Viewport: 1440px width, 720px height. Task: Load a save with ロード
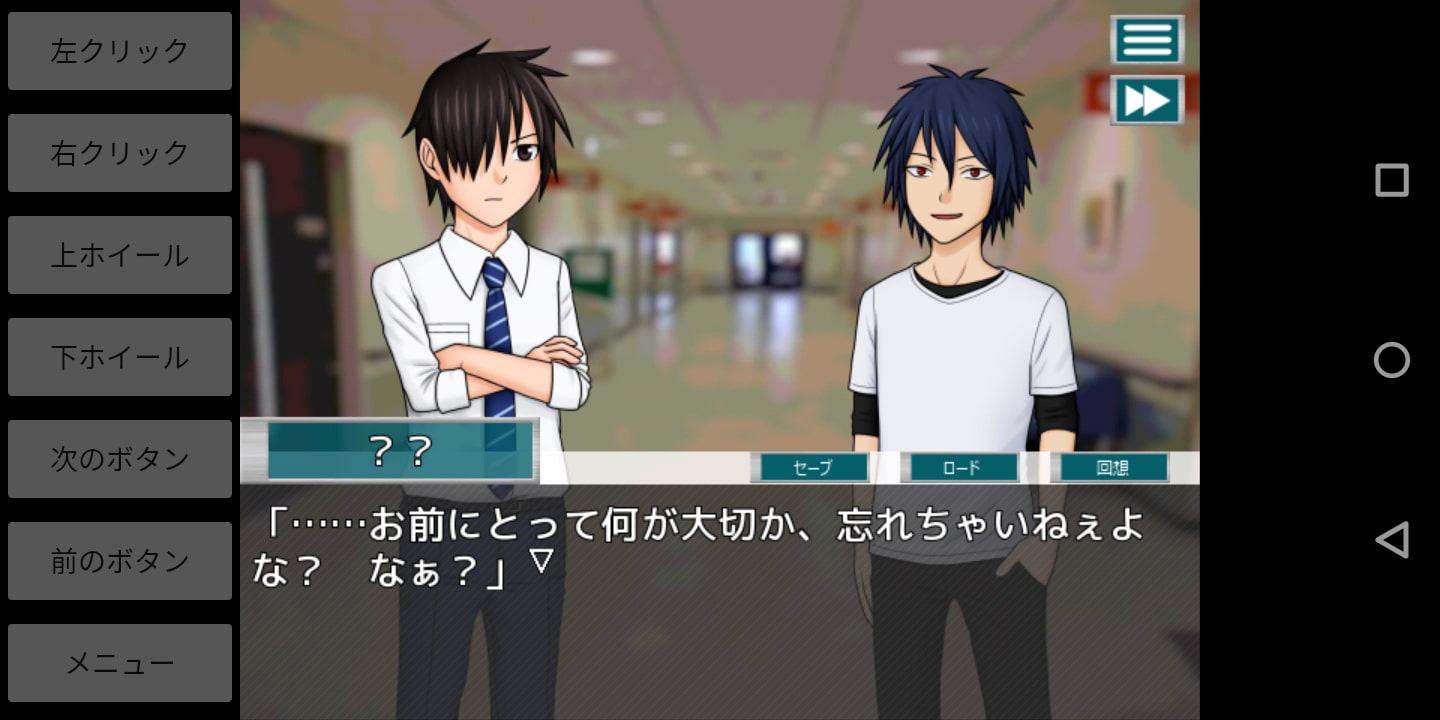tap(960, 467)
